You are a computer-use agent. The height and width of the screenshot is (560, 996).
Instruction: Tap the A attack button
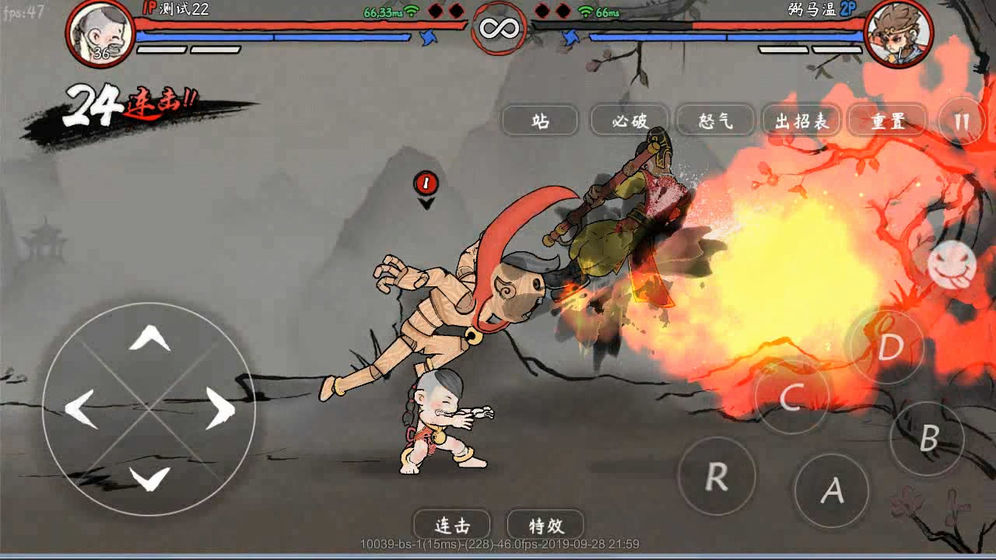pyautogui.click(x=831, y=490)
